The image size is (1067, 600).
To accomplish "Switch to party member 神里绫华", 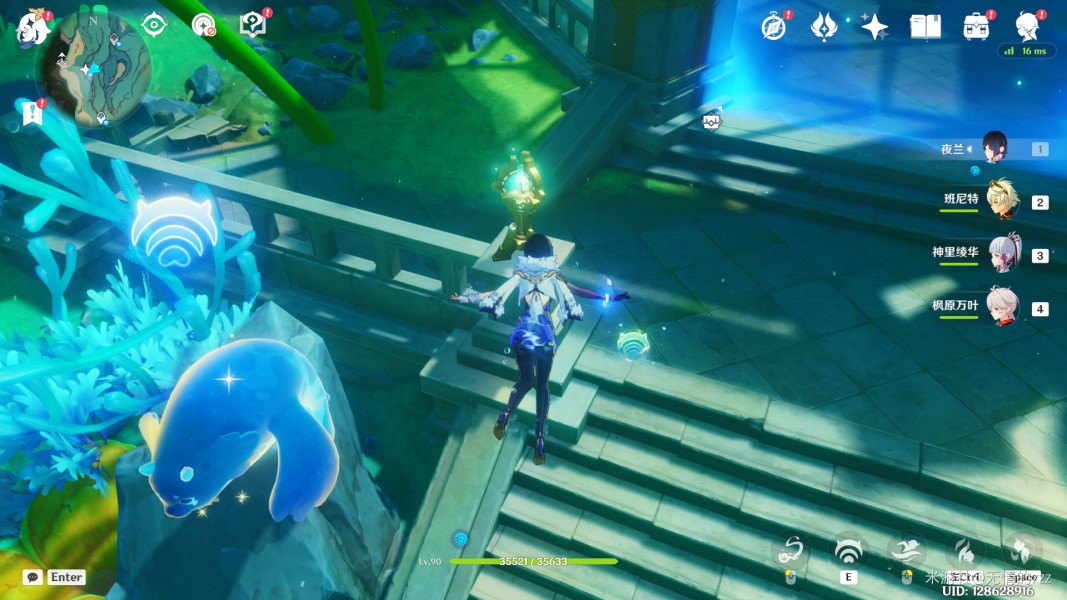I will pos(1003,254).
